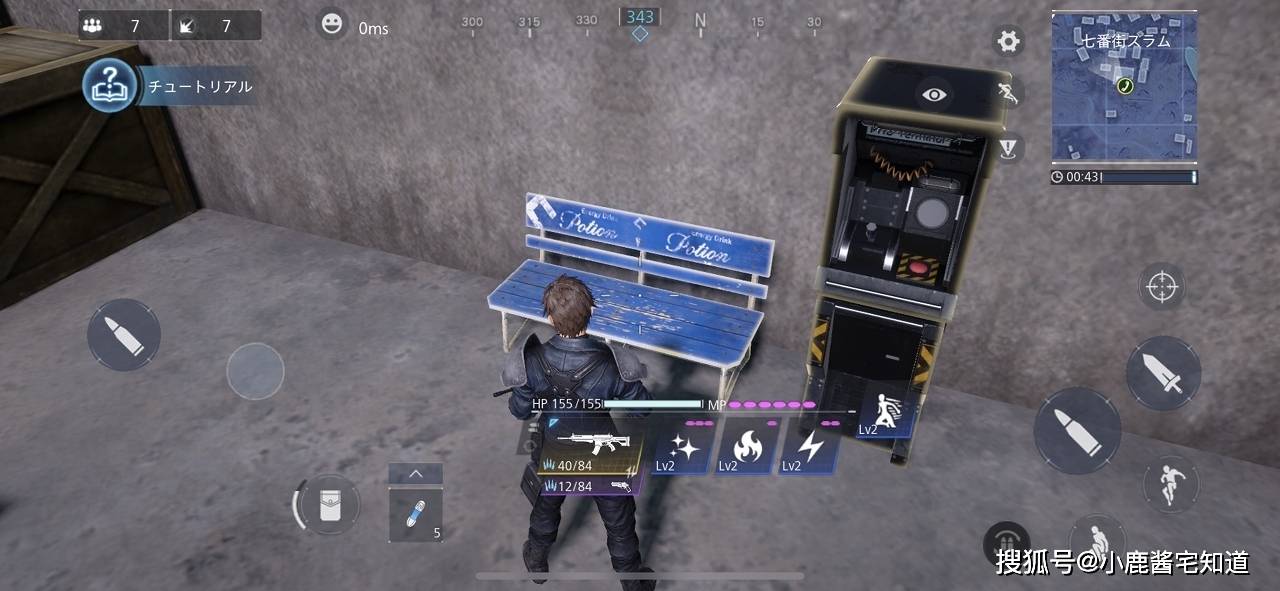
Task: Expand the item list with the up arrow
Action: 415,474
